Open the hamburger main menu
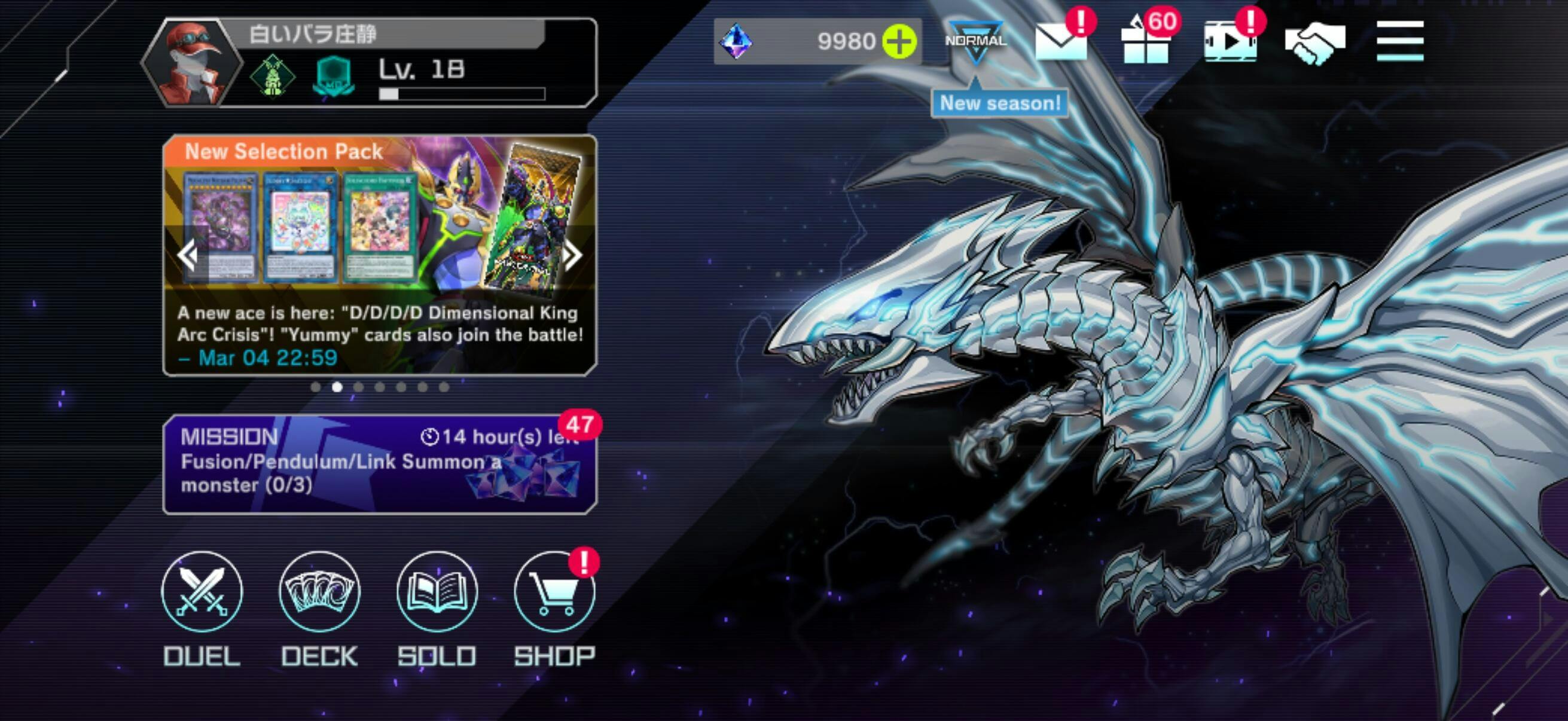Screen dimensions: 1568x721 coord(1399,41)
